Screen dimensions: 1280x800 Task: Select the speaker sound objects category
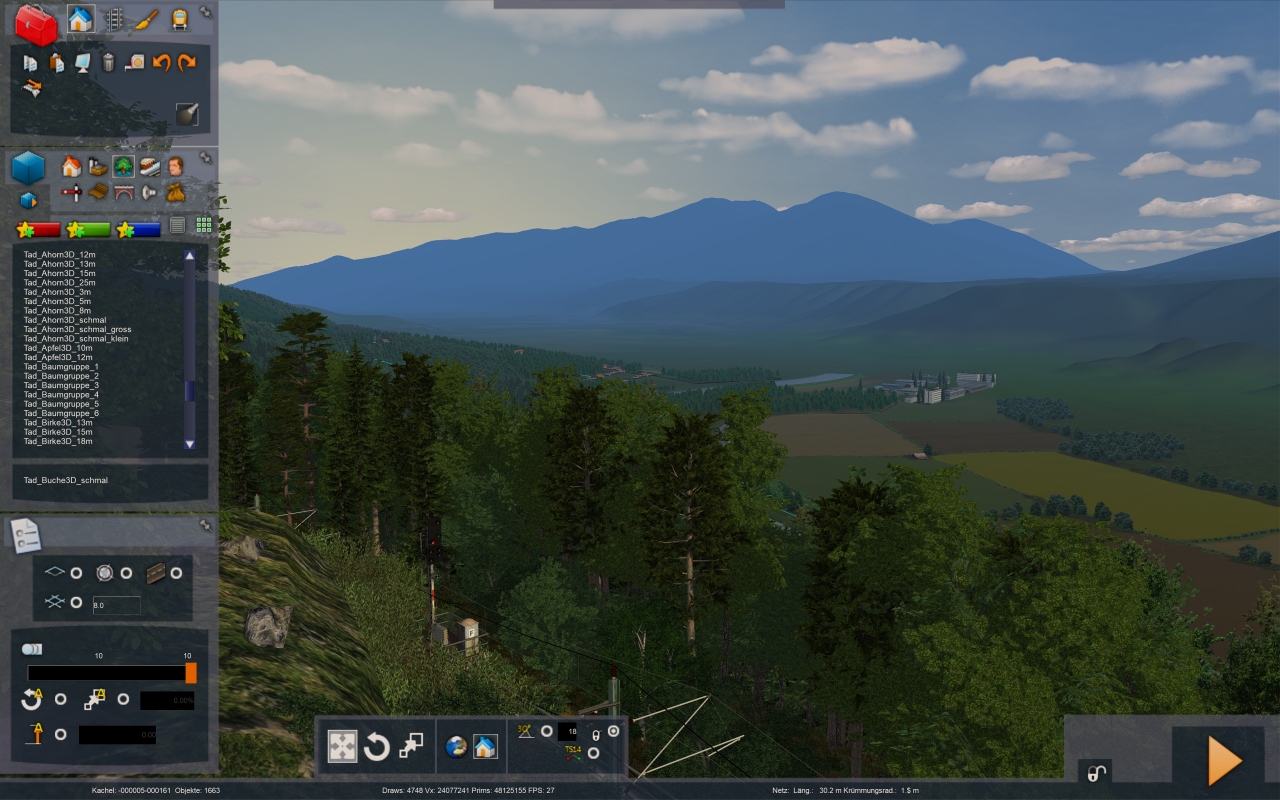pyautogui.click(x=149, y=192)
